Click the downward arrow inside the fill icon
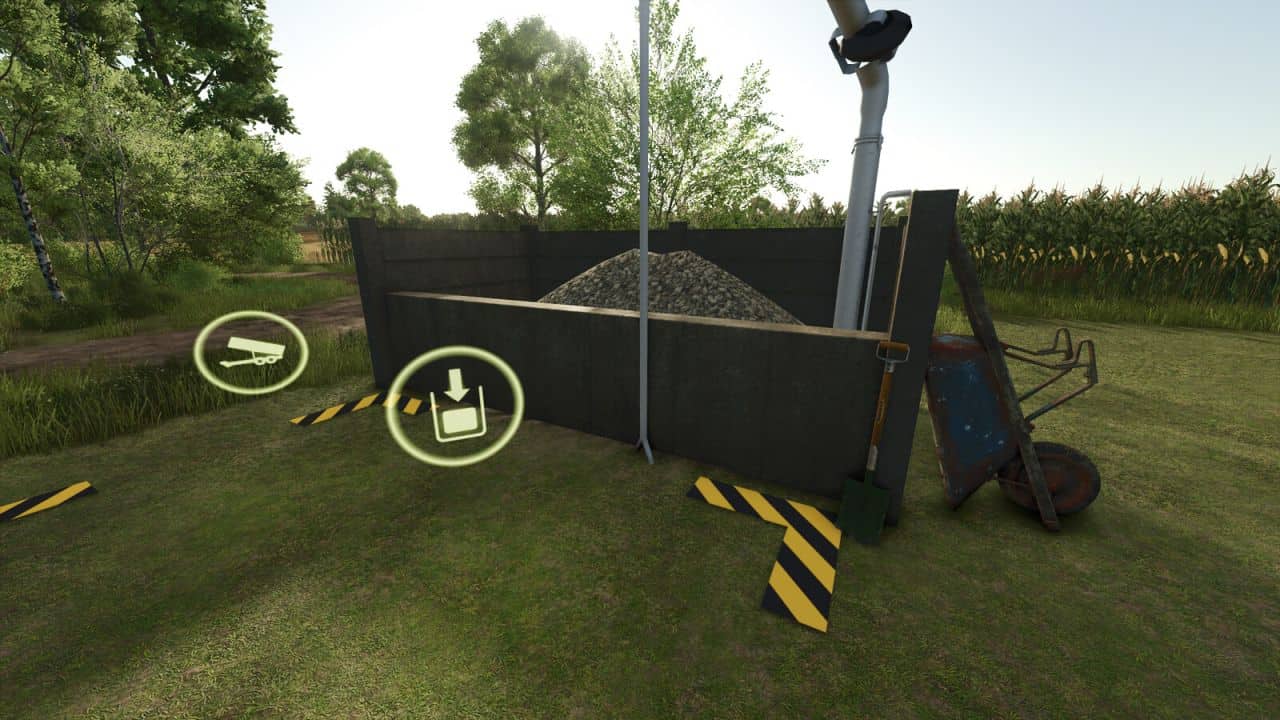The image size is (1280, 720). point(456,385)
